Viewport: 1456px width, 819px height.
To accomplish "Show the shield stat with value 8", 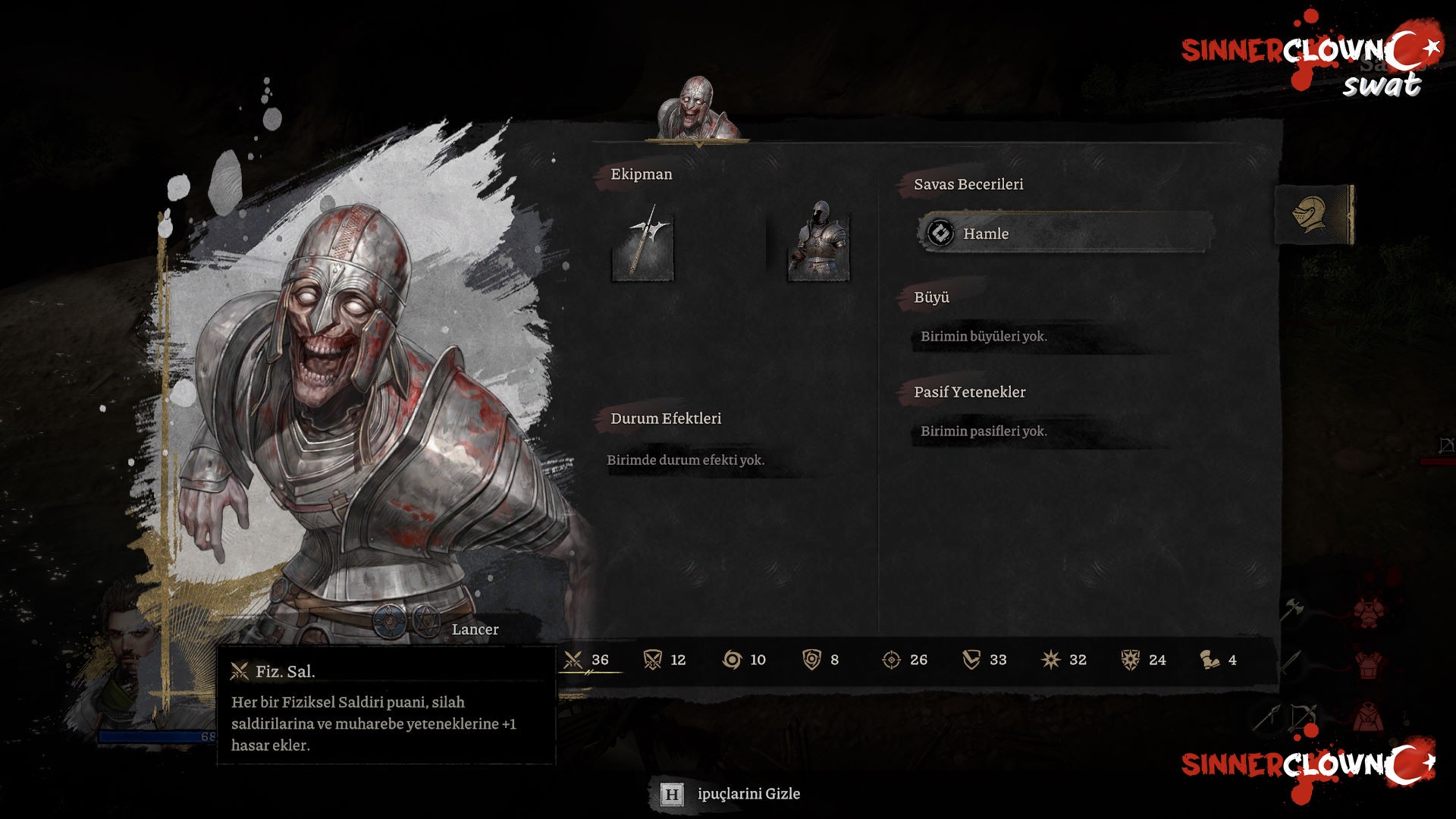I will (821, 660).
